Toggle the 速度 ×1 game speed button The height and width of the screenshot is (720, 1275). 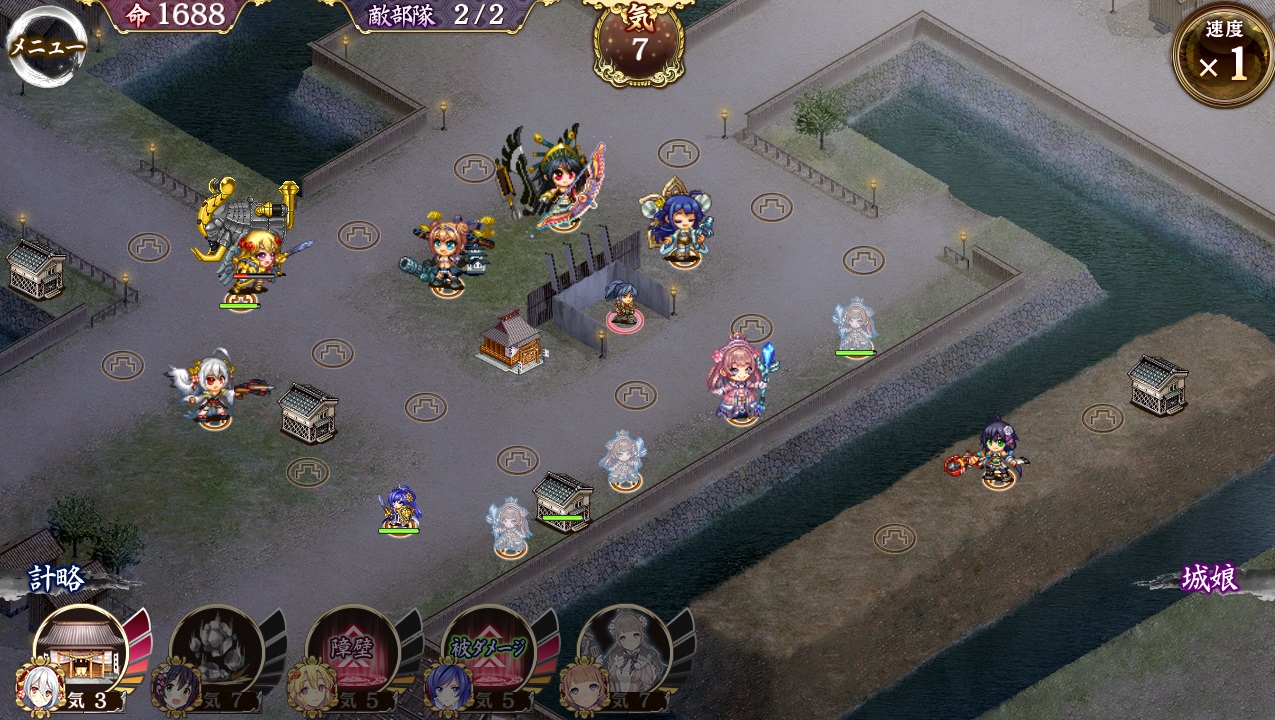[x=1223, y=55]
